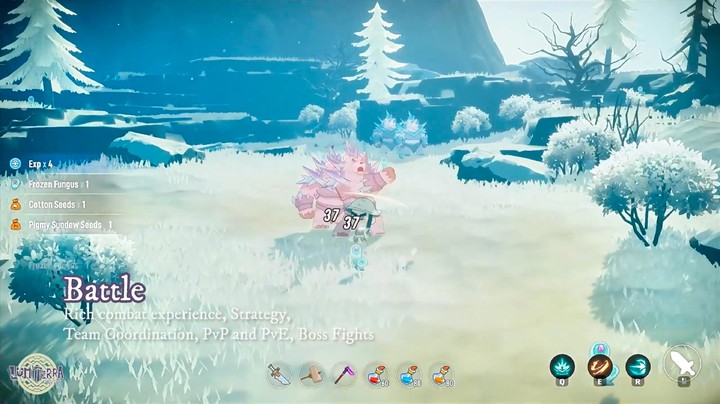Activate the teal dash arrow skill
Screen dimensions: 720x404
(637, 366)
